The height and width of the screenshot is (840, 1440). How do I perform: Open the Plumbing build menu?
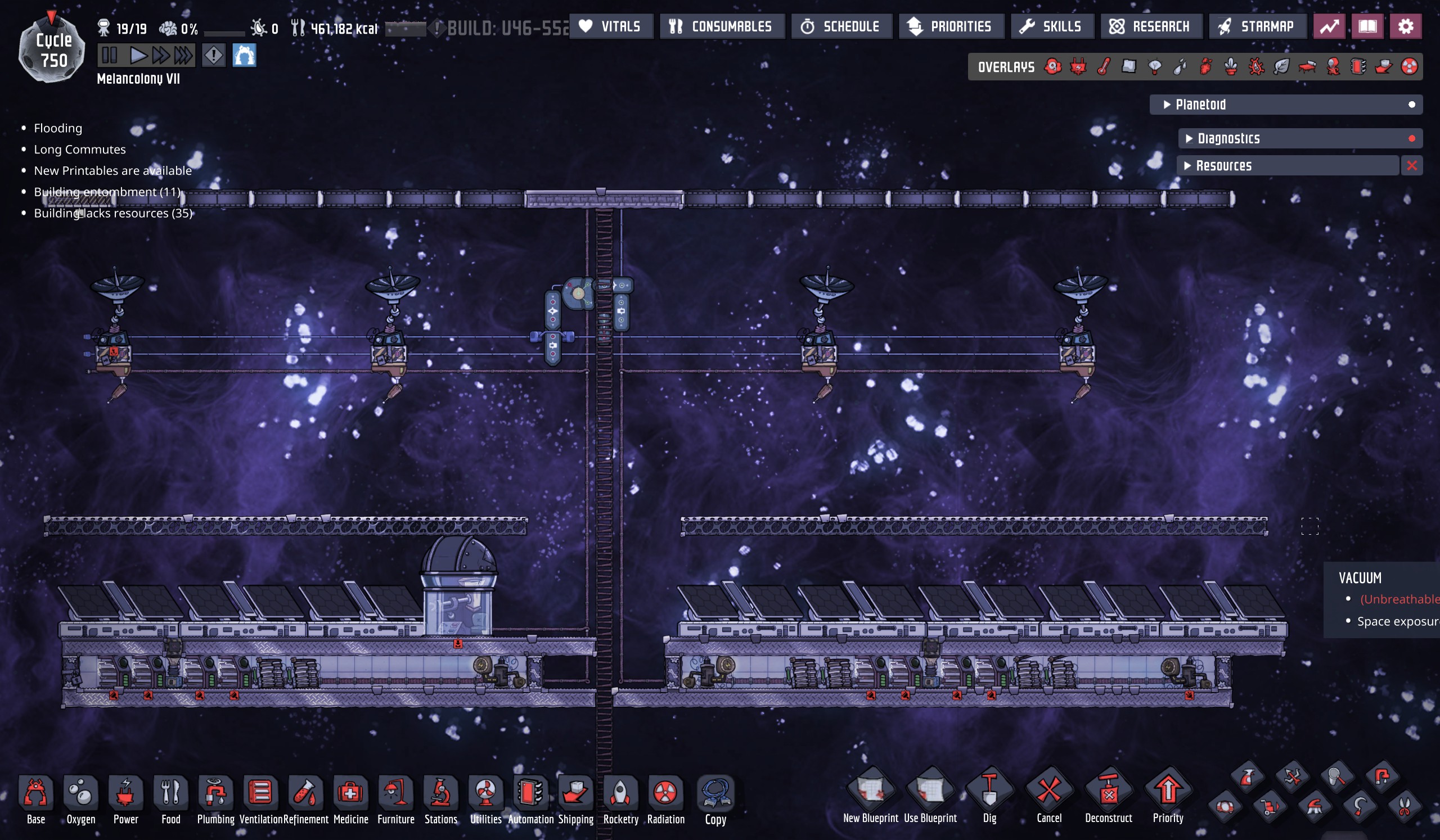click(x=215, y=798)
